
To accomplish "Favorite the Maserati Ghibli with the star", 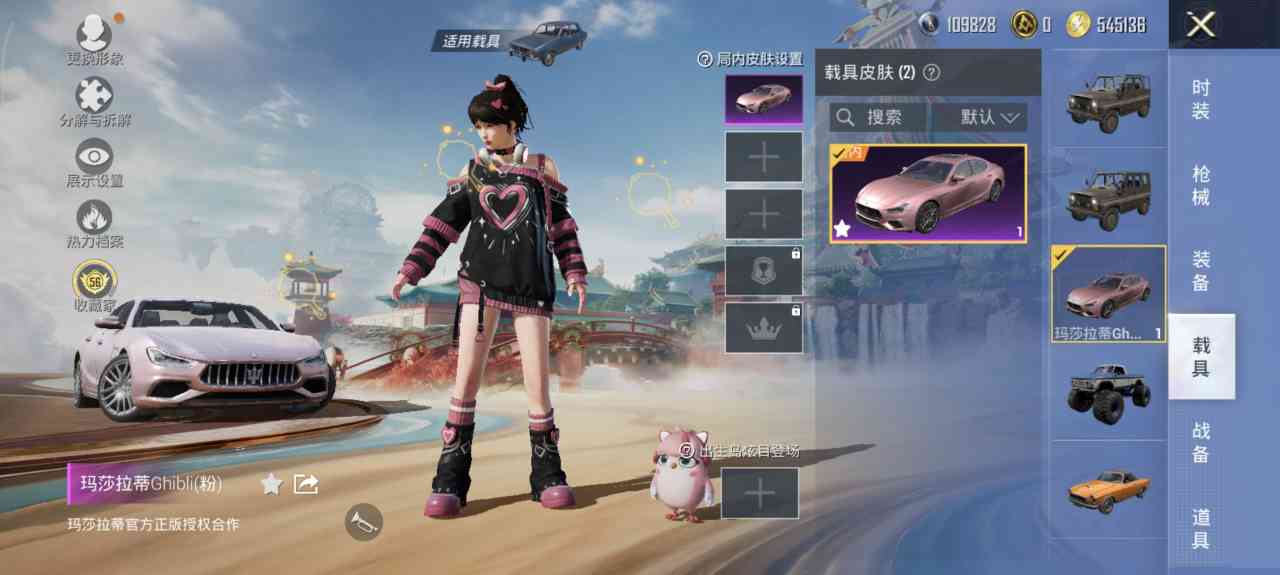I will point(271,484).
